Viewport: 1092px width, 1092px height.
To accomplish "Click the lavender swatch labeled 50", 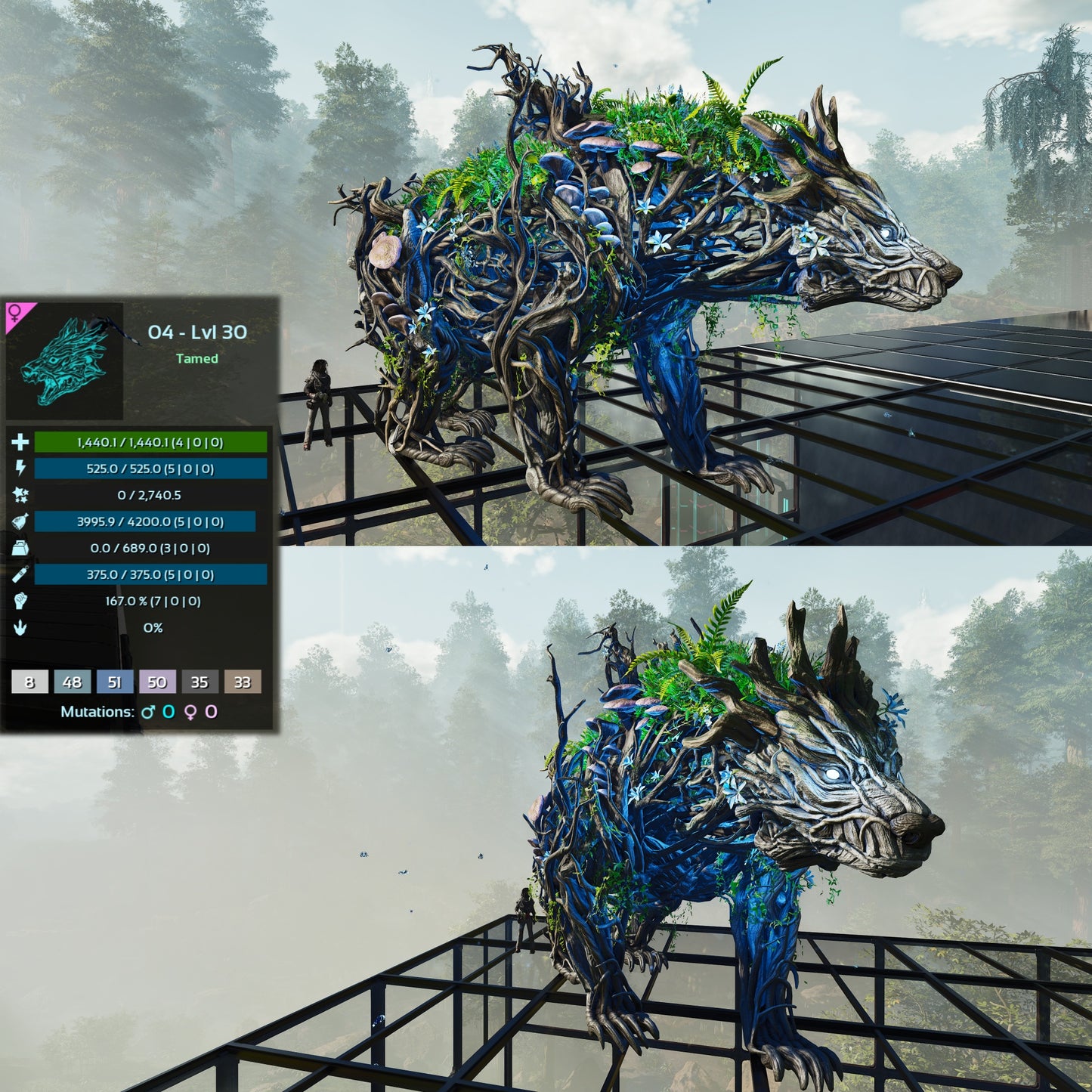I will [157, 682].
